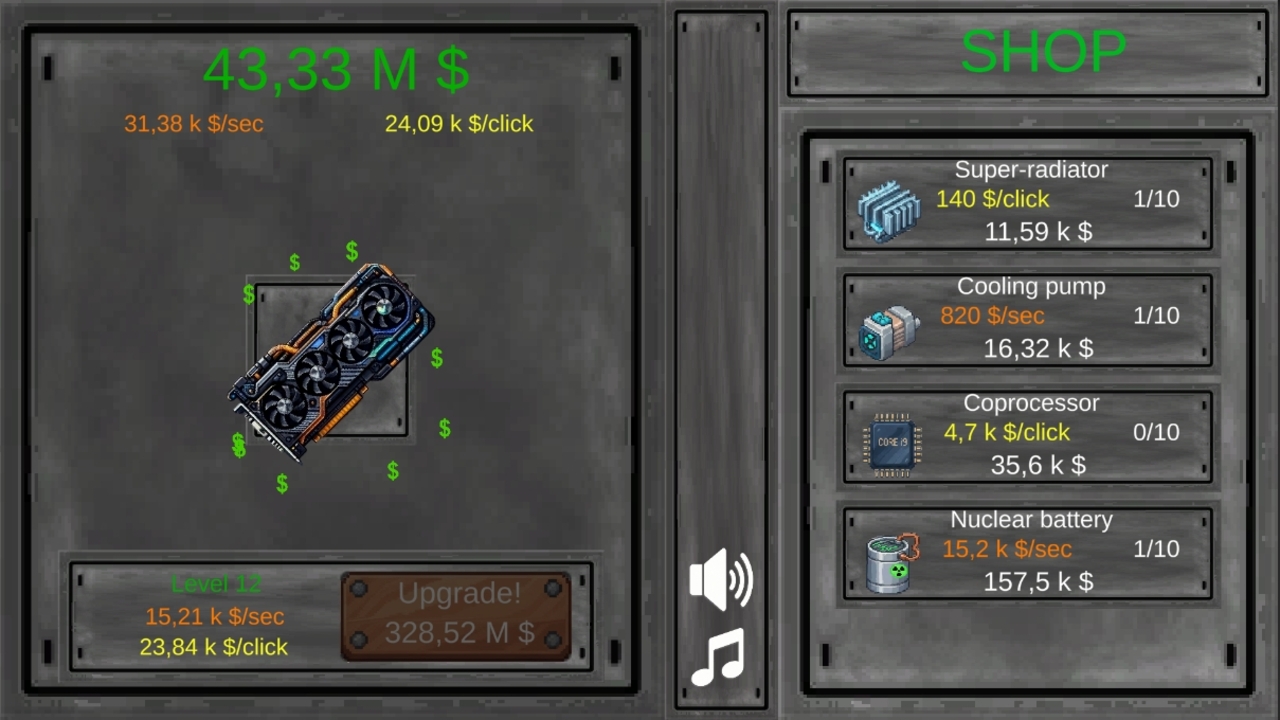
Task: Open the Super-radiator purchase panel
Action: click(x=1028, y=201)
